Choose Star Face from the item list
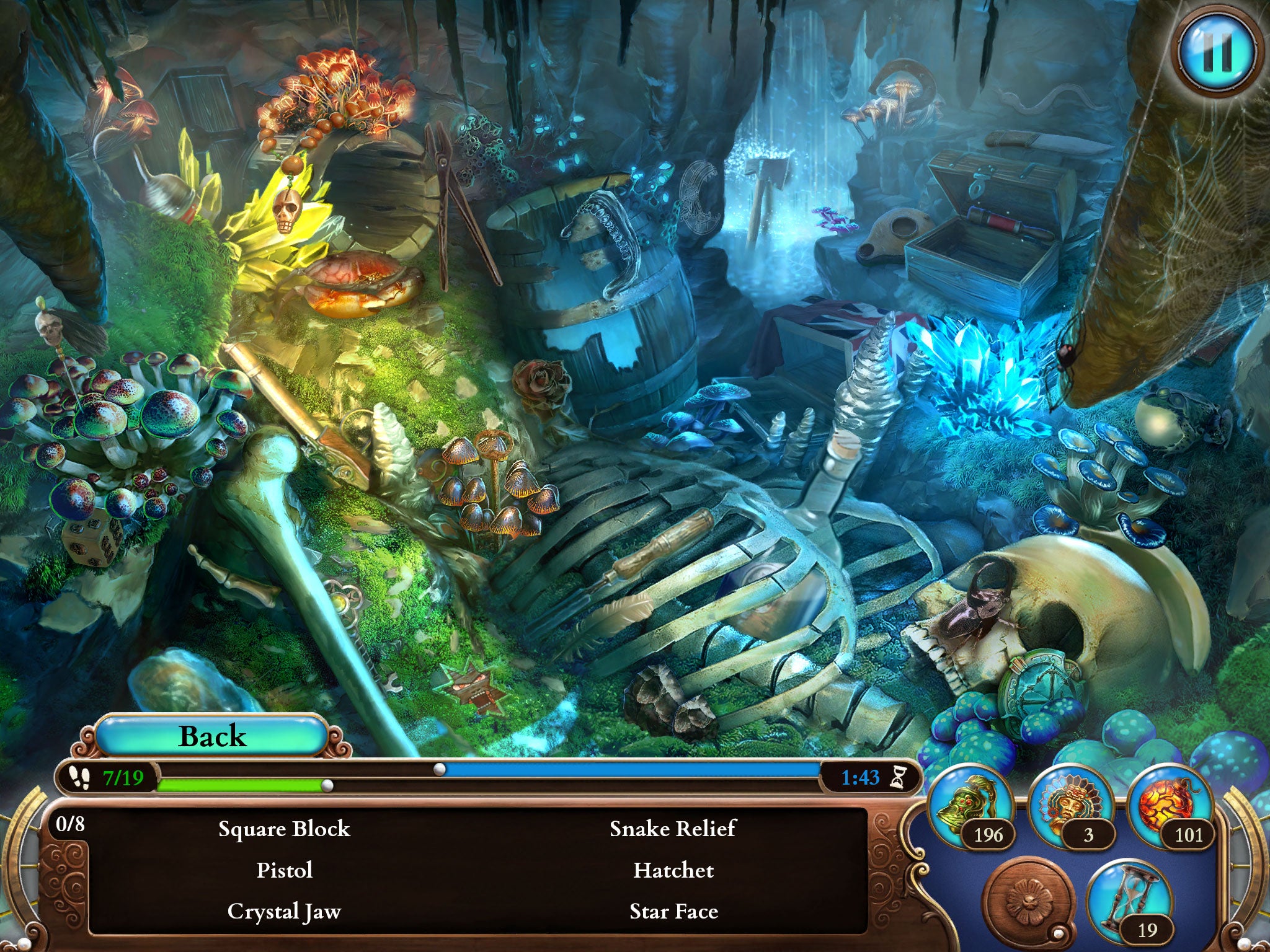The height and width of the screenshot is (952, 1270). (x=673, y=911)
